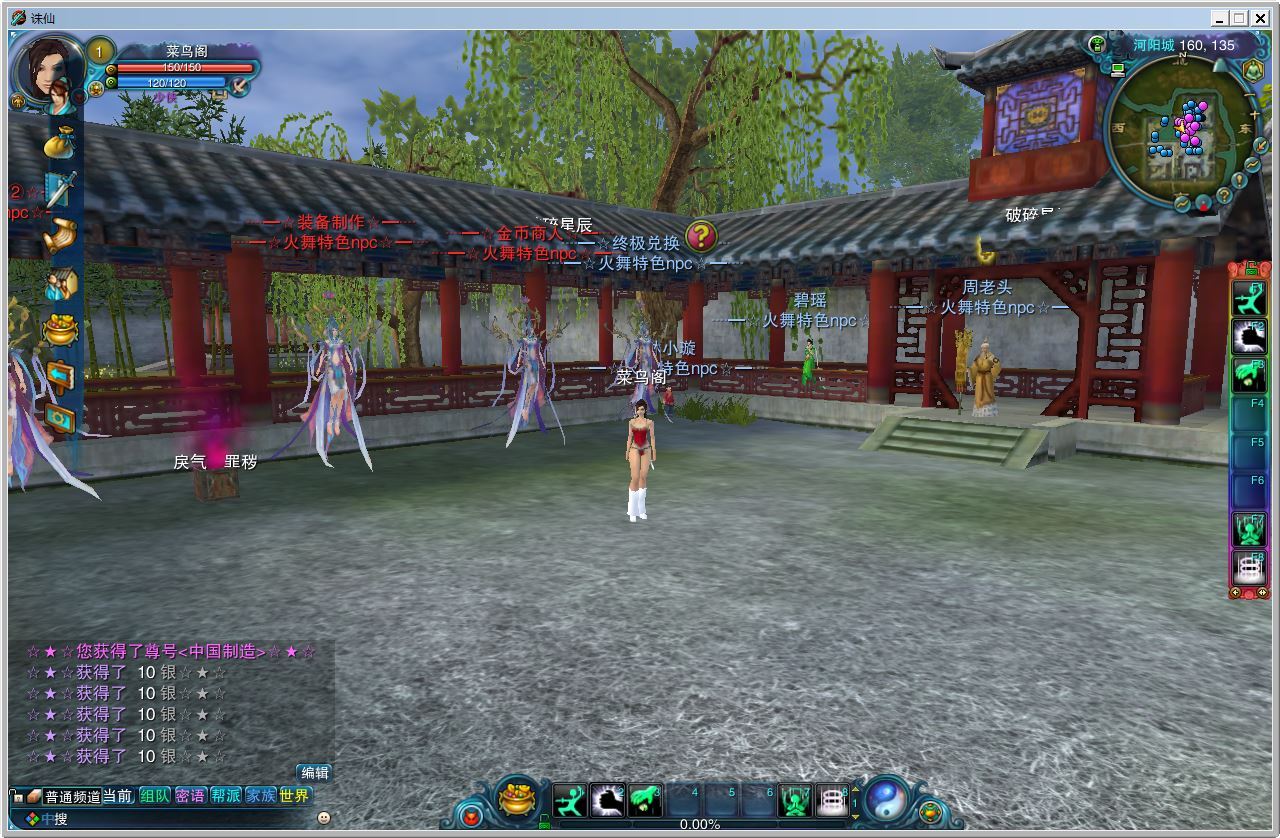Click the house and people social icon
1280x838 pixels.
(61, 284)
